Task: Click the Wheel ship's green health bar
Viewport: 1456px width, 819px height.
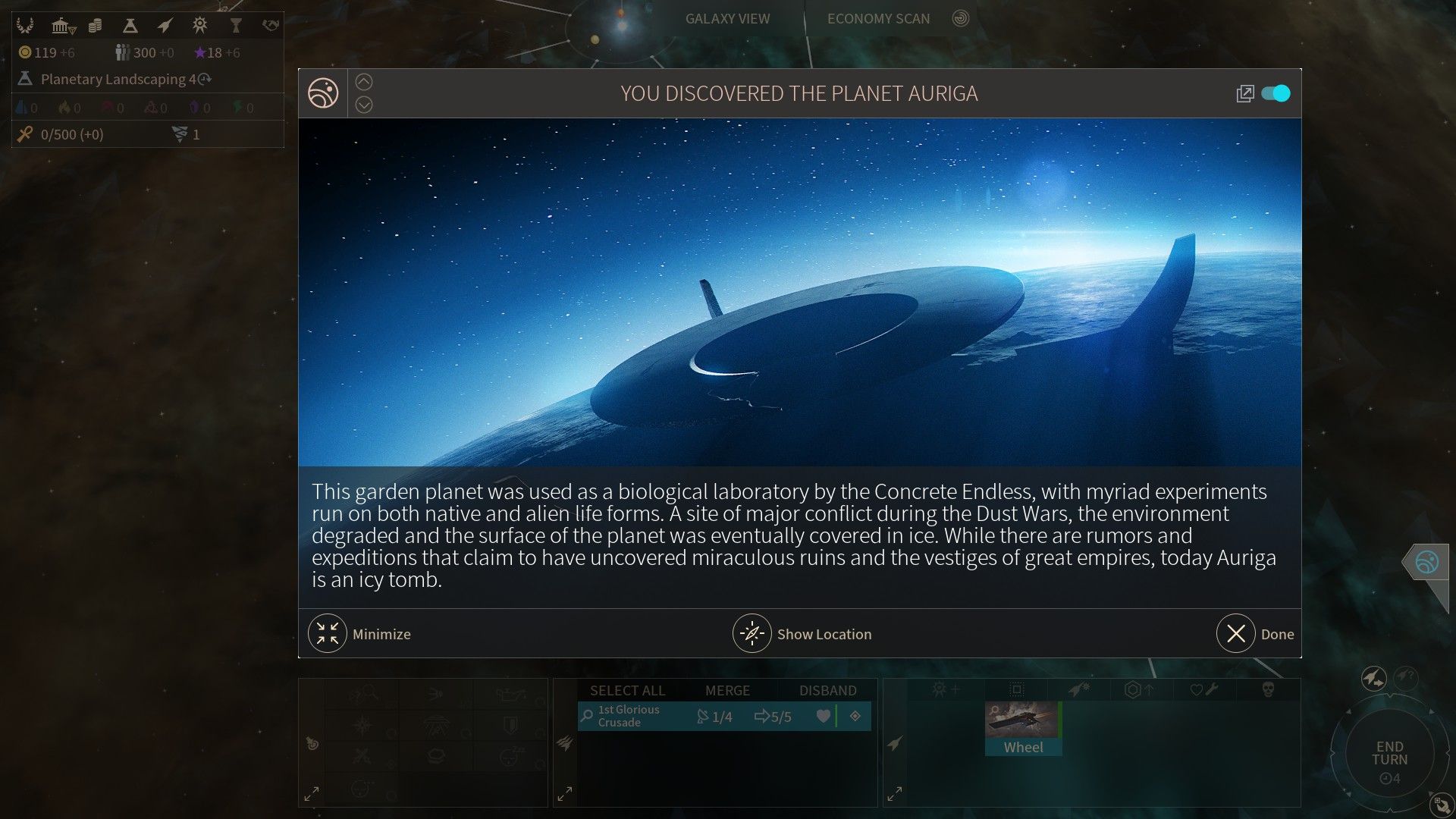Action: pos(1059,718)
